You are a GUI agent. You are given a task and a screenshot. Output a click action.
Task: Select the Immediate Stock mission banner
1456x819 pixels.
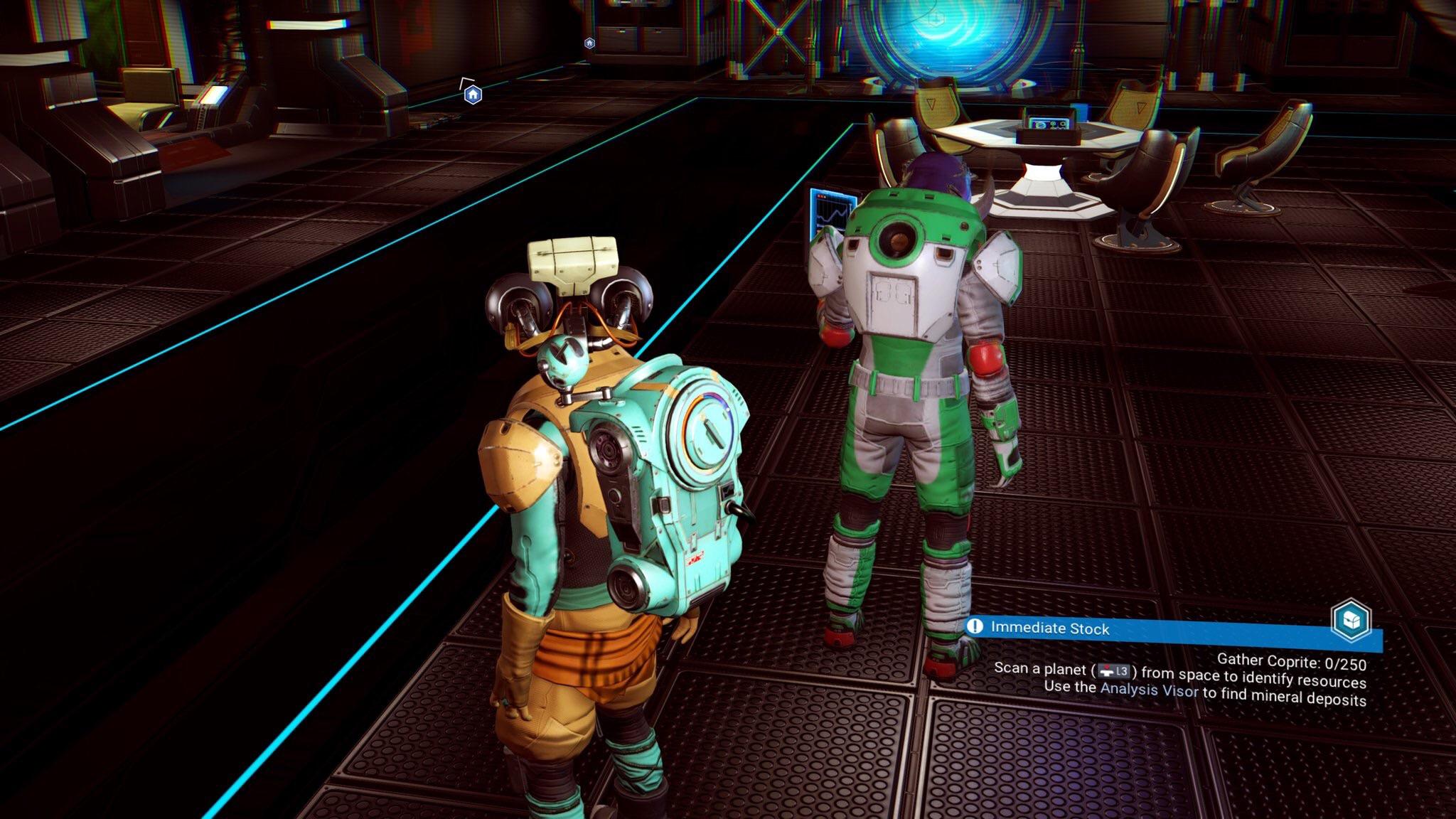1137,629
